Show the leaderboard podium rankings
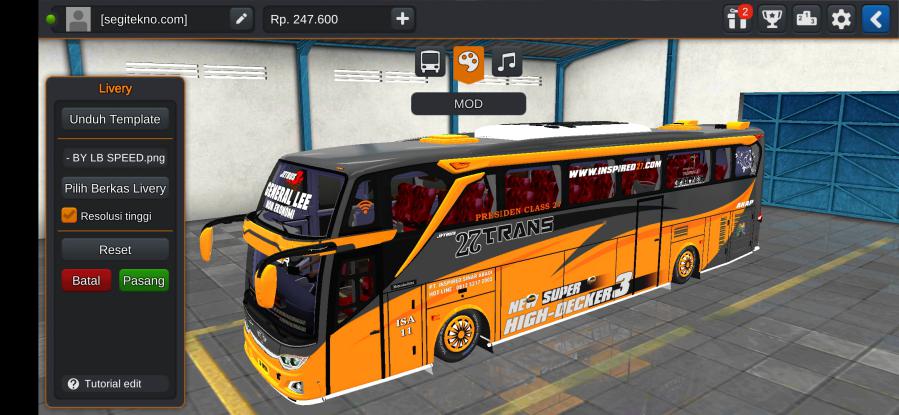 806,18
